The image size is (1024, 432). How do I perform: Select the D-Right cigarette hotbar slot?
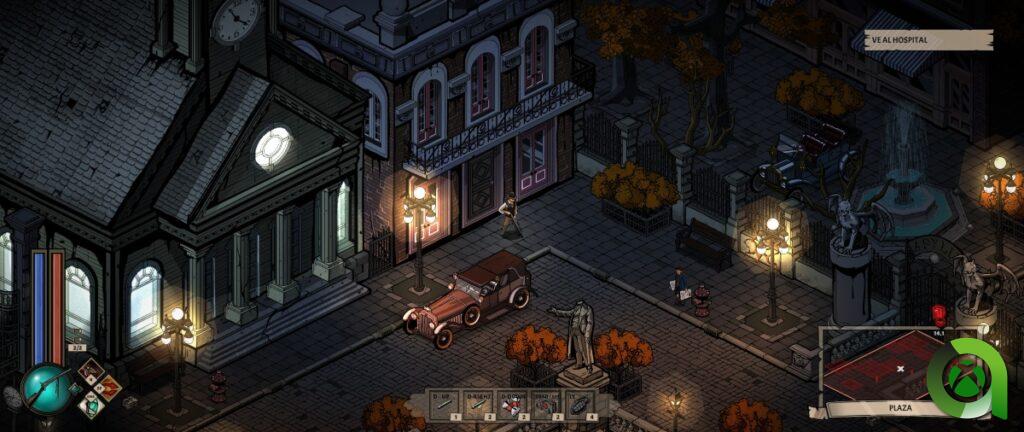coord(479,403)
